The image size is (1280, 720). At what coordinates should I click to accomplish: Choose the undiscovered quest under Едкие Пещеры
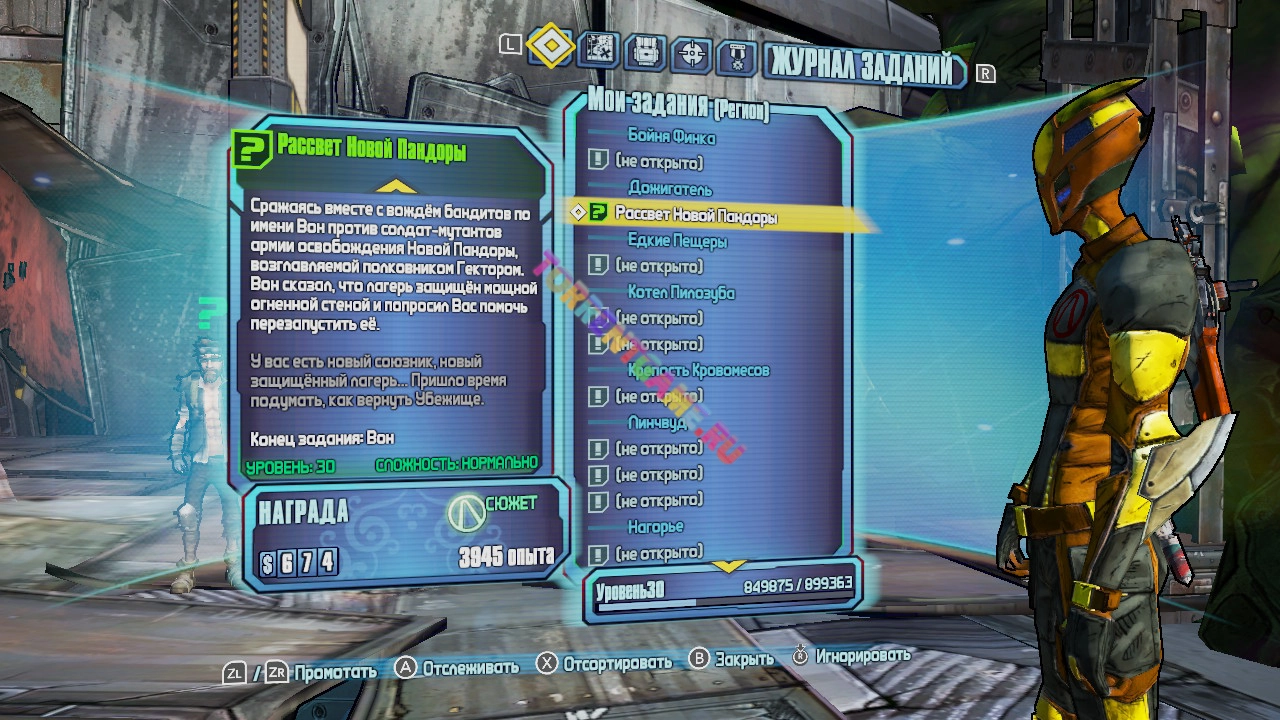pos(658,266)
